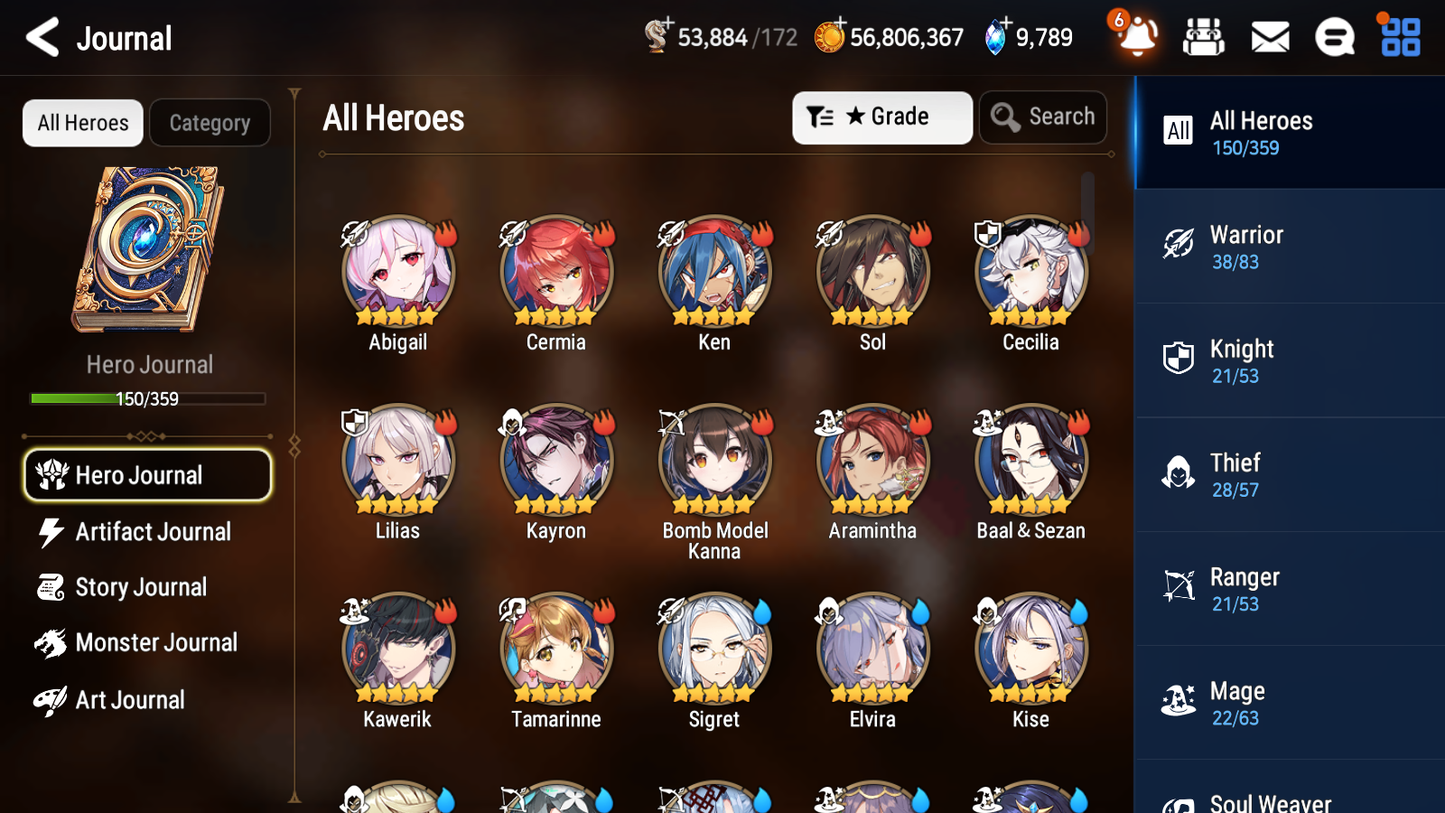Enable the Warrior class filter
1445x813 pixels.
(1289, 246)
